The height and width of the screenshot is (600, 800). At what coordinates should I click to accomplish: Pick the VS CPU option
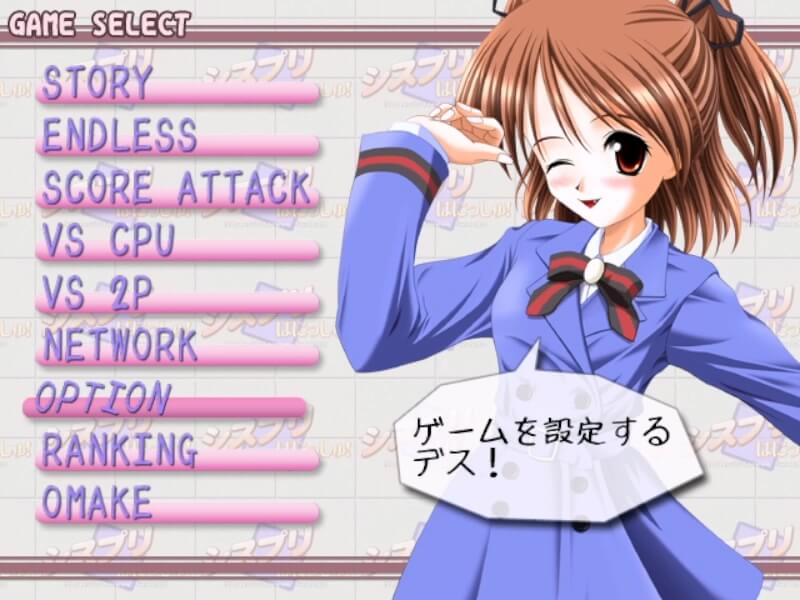pyautogui.click(x=109, y=242)
